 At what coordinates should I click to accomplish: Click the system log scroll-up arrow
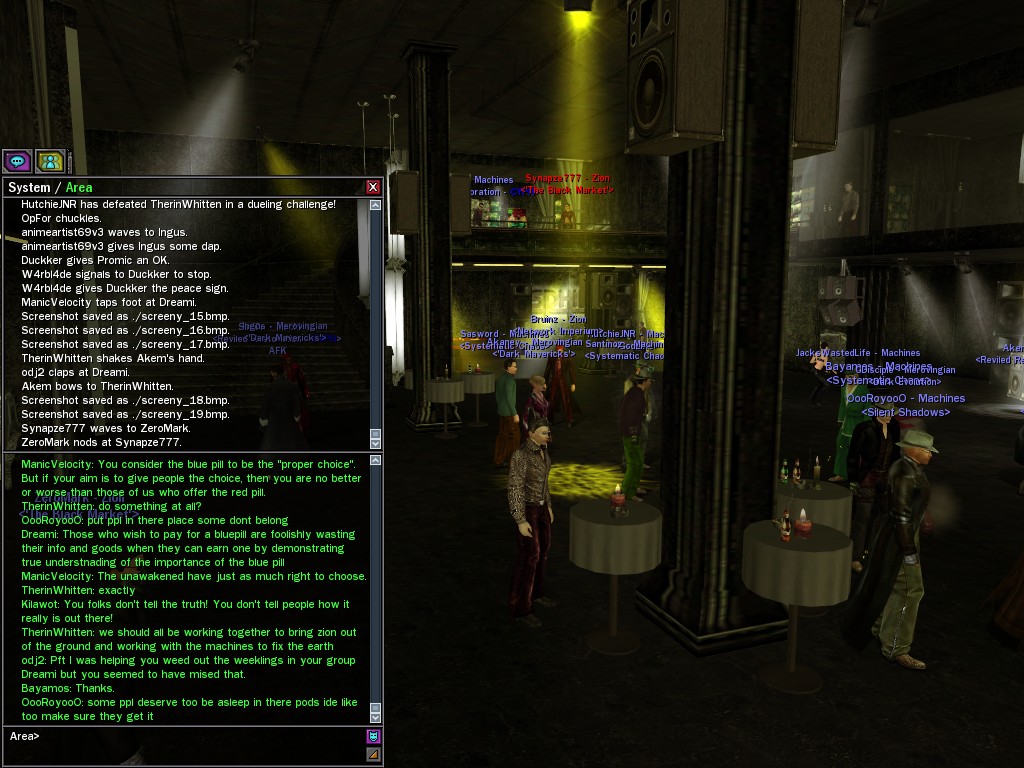click(x=376, y=205)
